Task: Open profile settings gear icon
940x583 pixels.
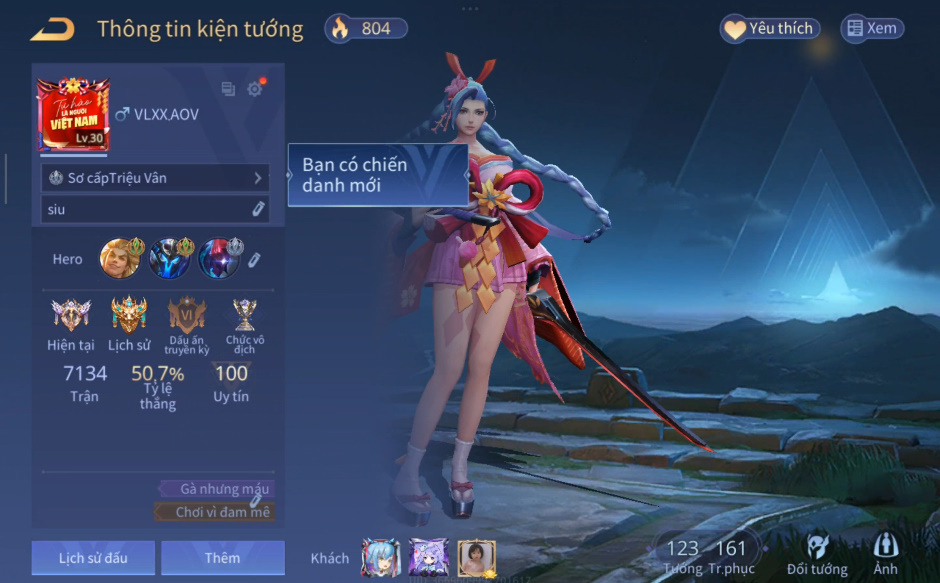Action: coord(255,89)
